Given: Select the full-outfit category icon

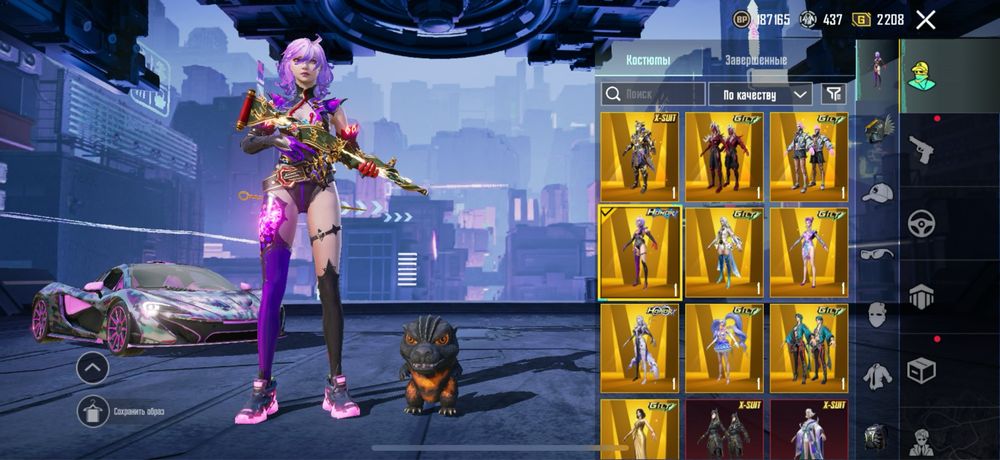Looking at the screenshot, I should 878,70.
